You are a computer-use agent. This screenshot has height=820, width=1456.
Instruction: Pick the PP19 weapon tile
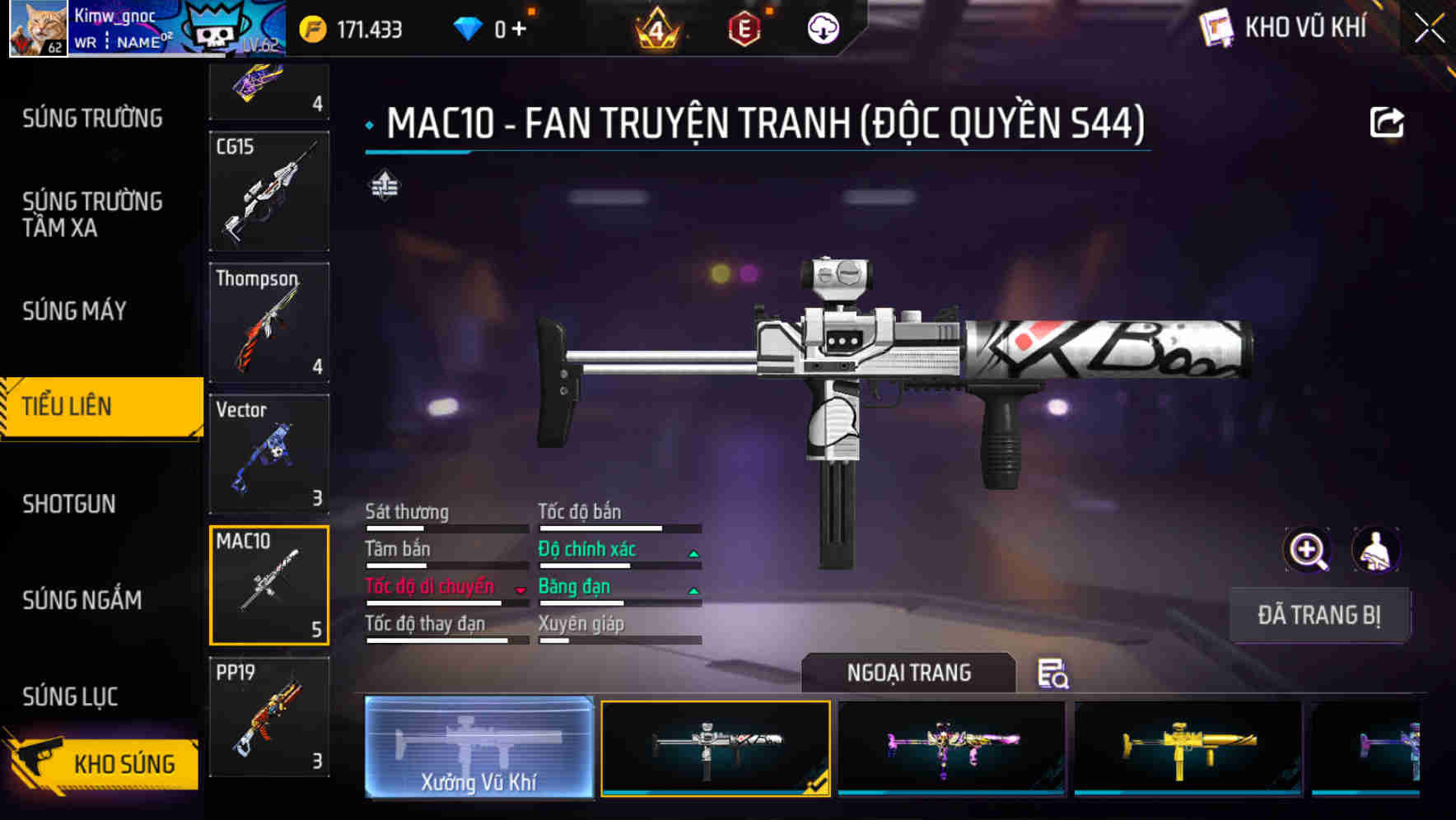pos(269,716)
